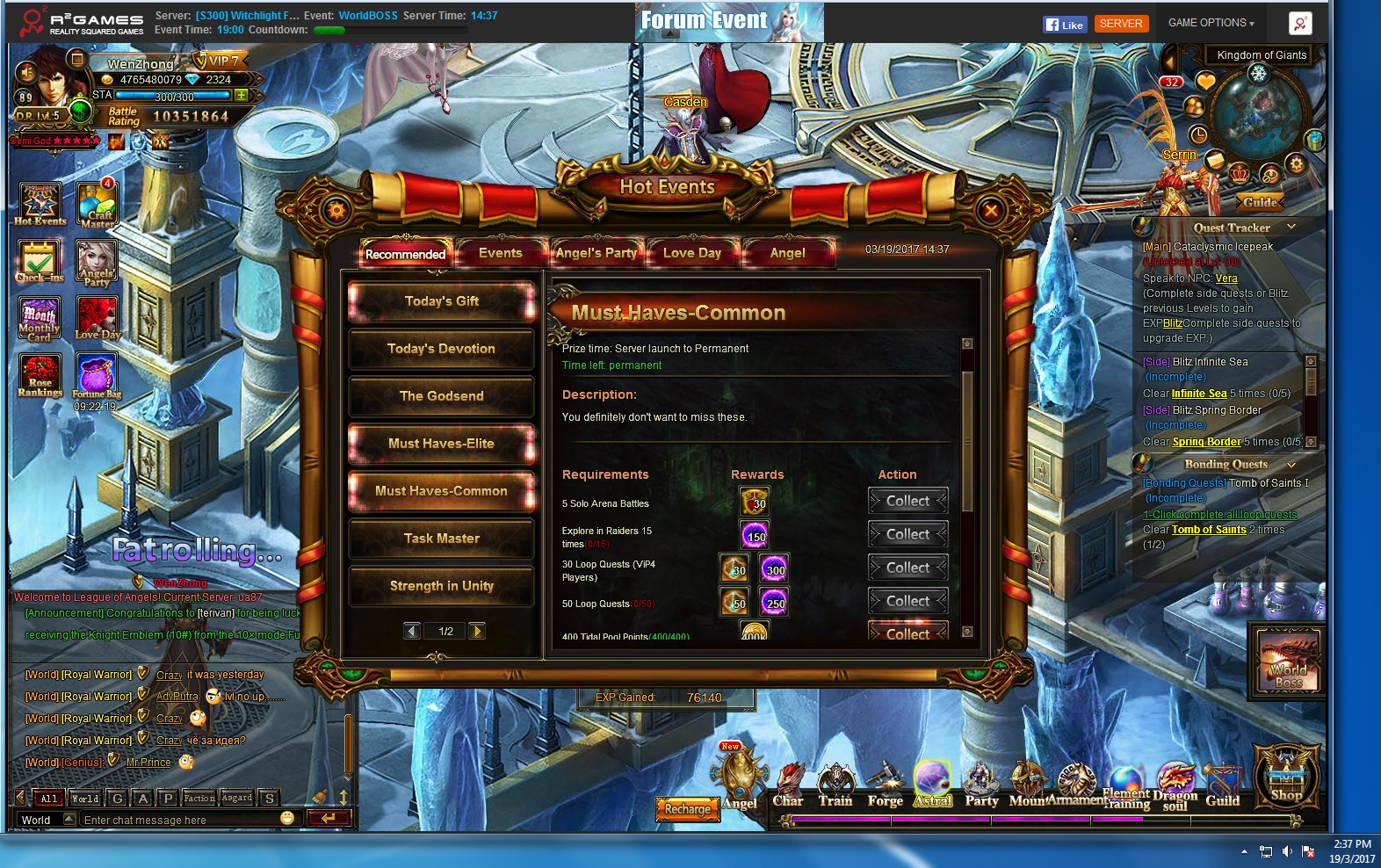Screen dimensions: 1381x868
Task: Open the Love Day tab
Action: coord(692,253)
